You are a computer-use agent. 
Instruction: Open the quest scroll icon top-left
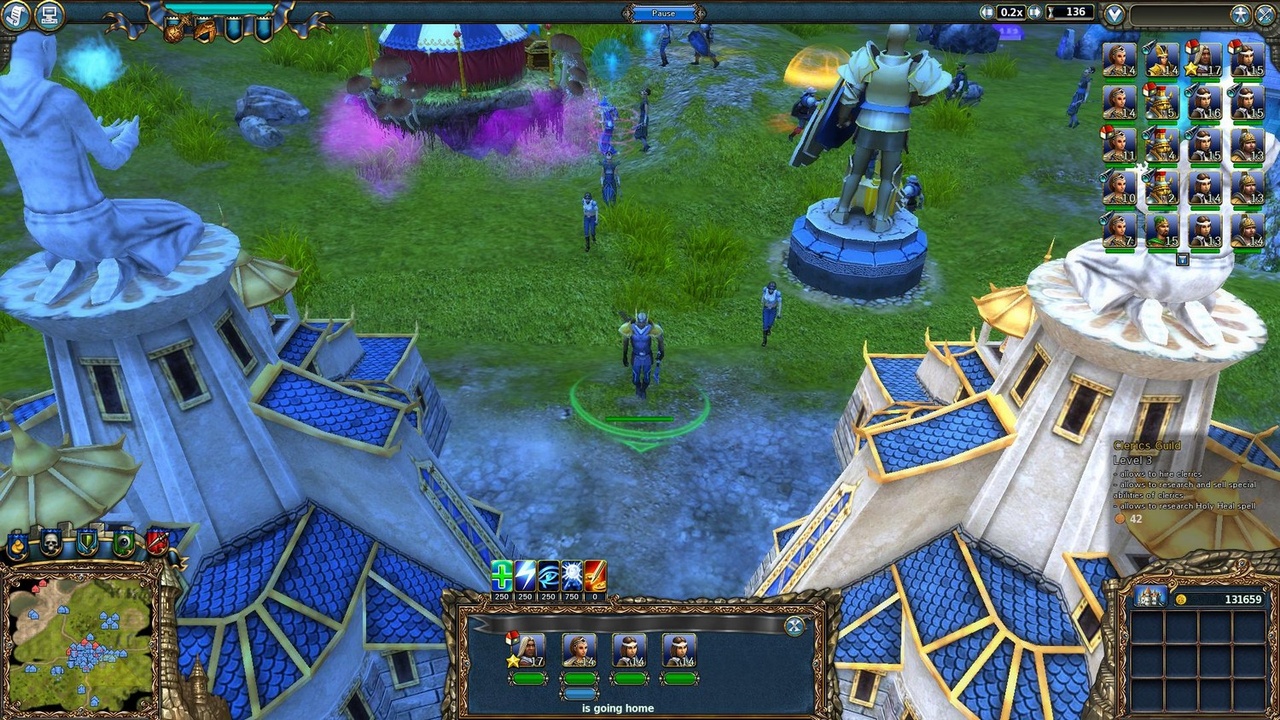click(17, 14)
